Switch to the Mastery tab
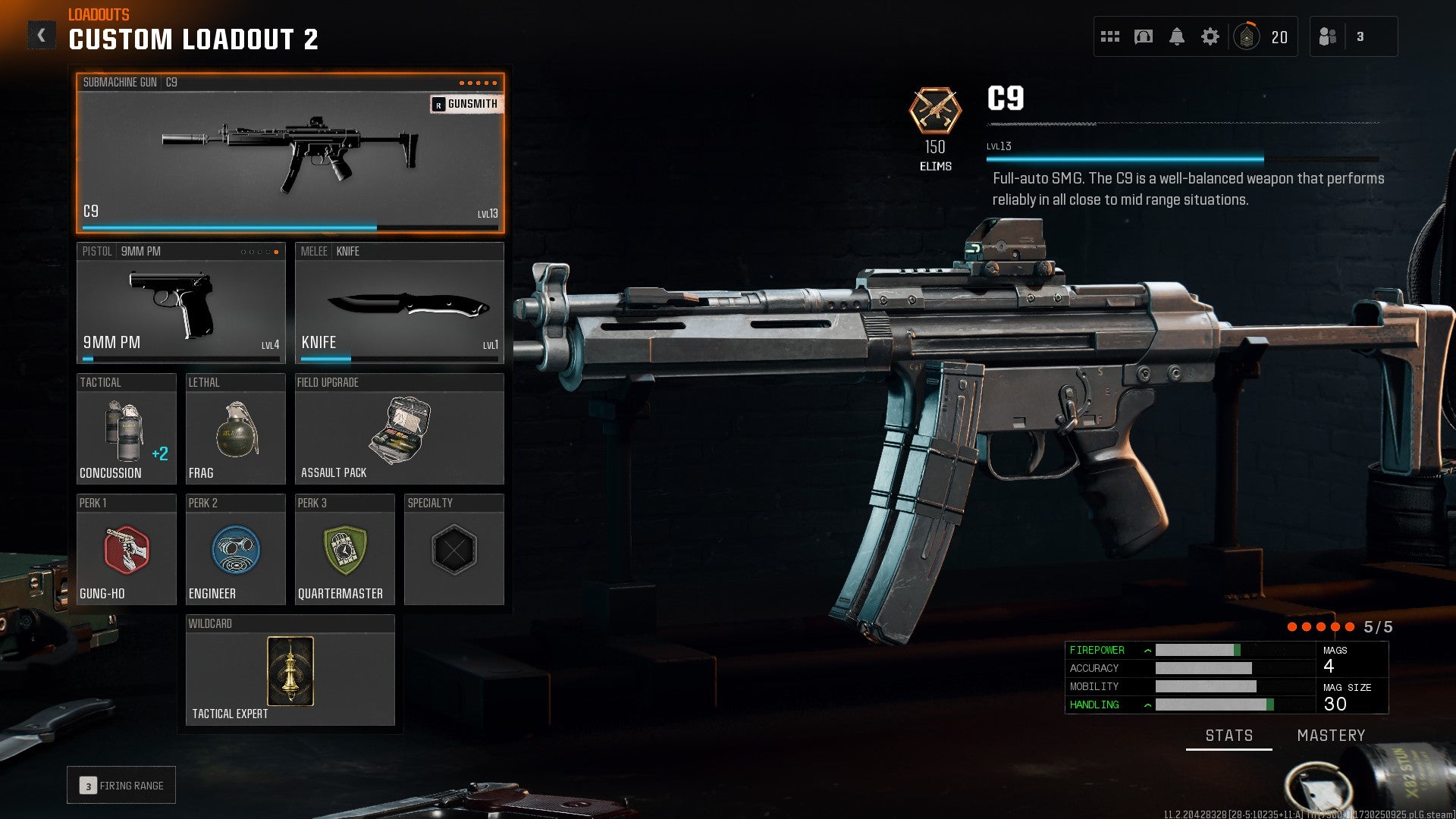The height and width of the screenshot is (819, 1456). point(1331,735)
